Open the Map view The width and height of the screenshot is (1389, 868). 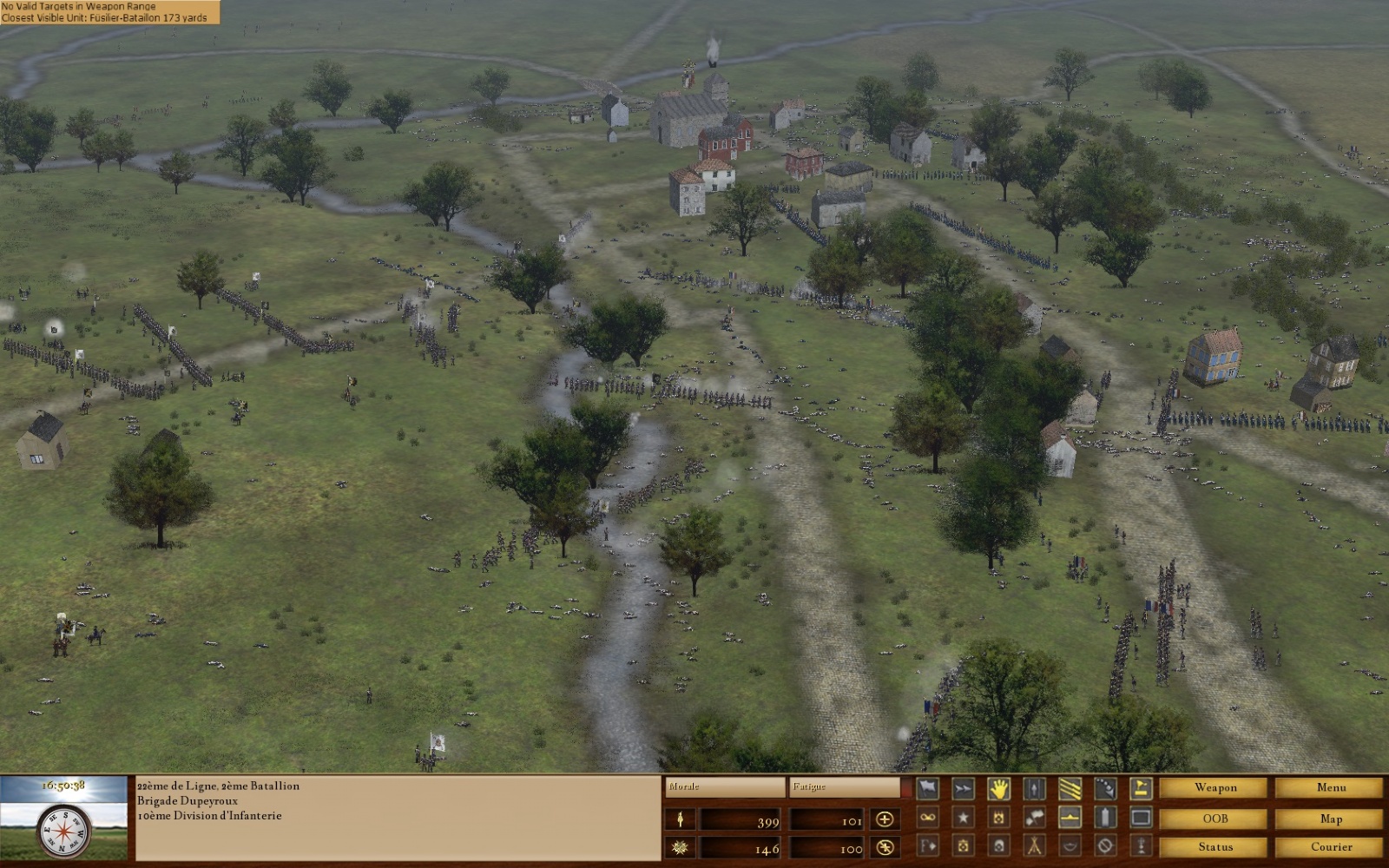click(x=1330, y=818)
